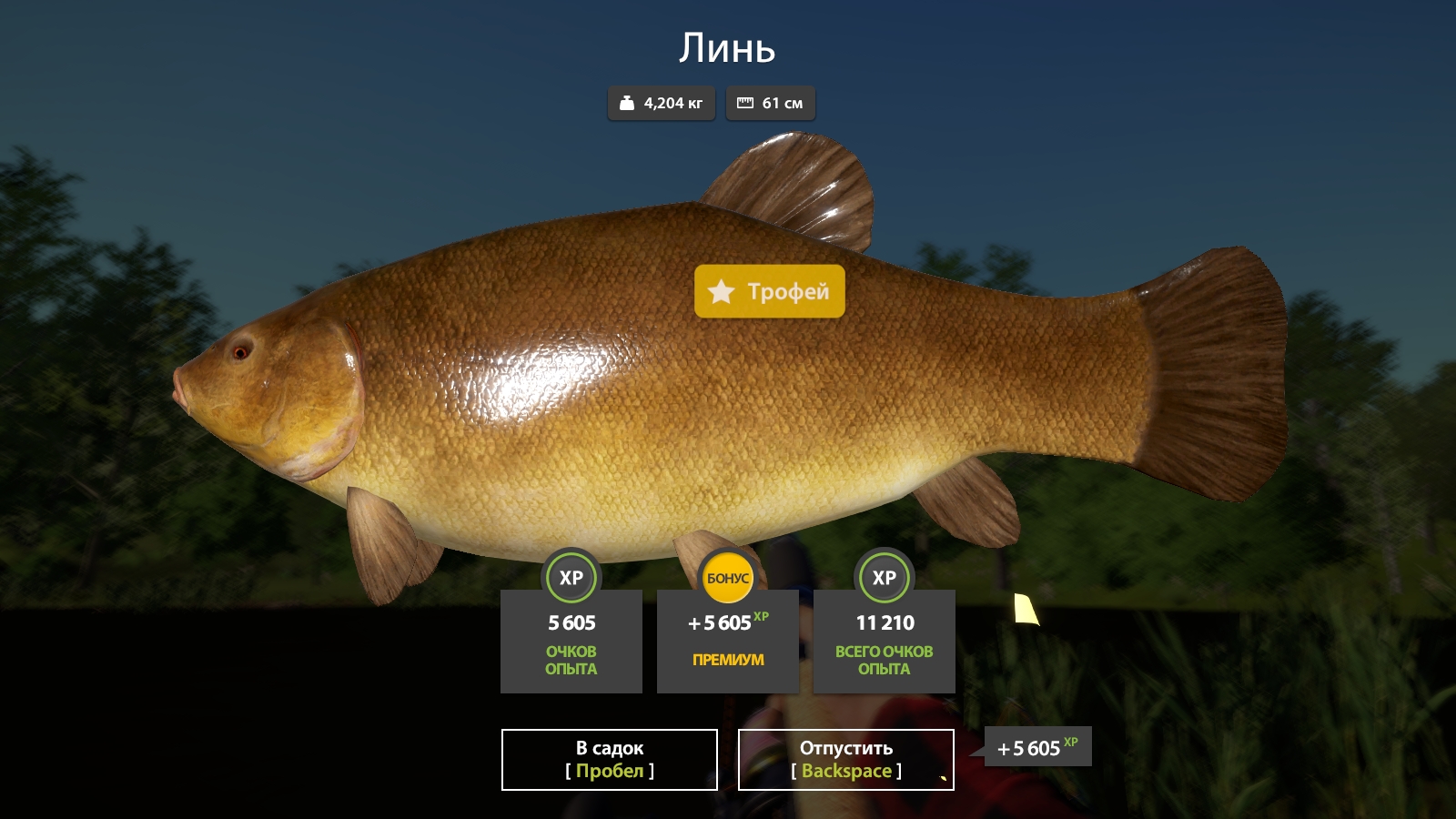Viewport: 1456px width, 819px height.
Task: Put the fish in the keepnet (В садок)
Action: pos(610,760)
